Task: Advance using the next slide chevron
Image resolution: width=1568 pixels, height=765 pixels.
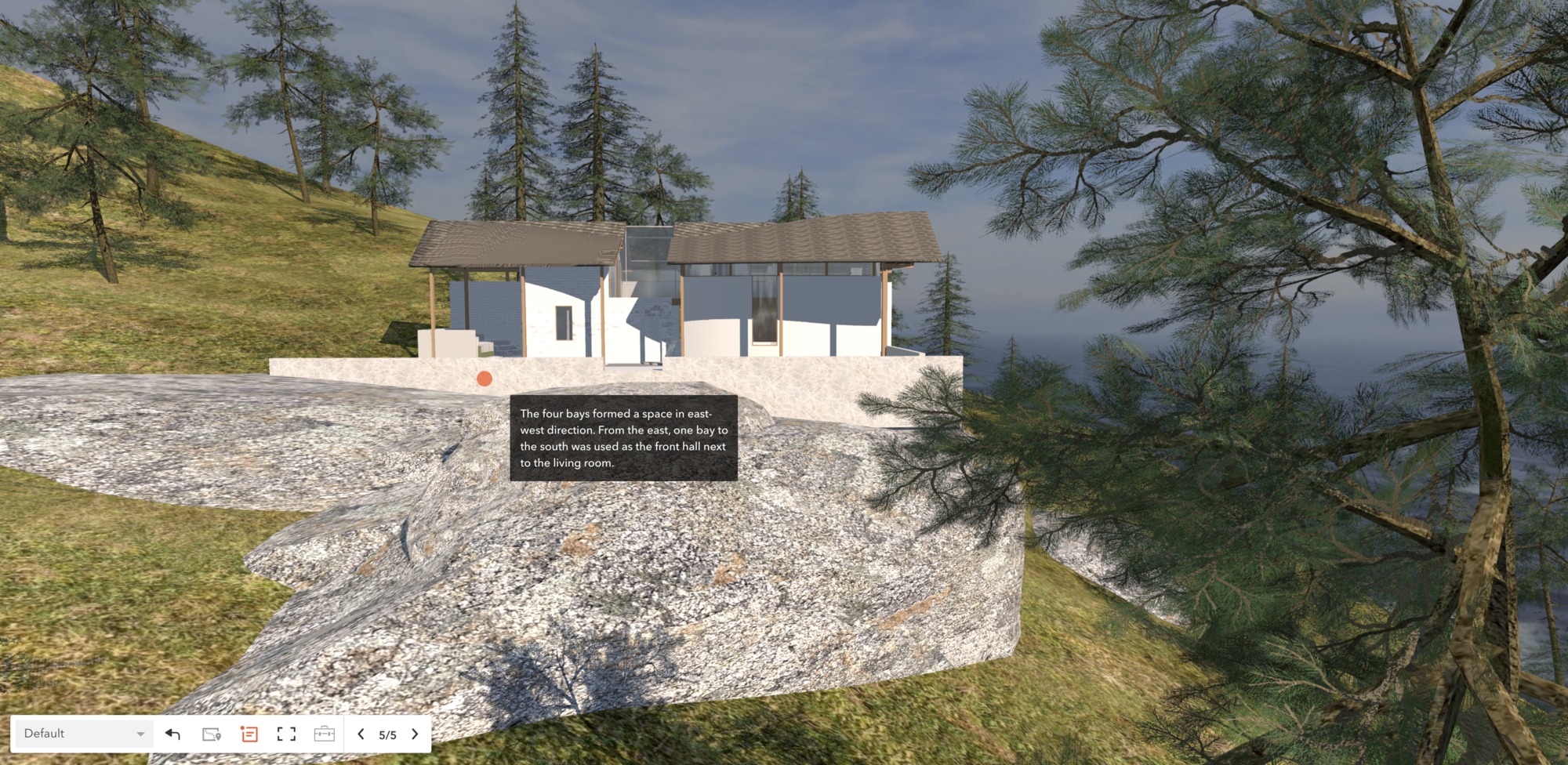Action: tap(416, 734)
